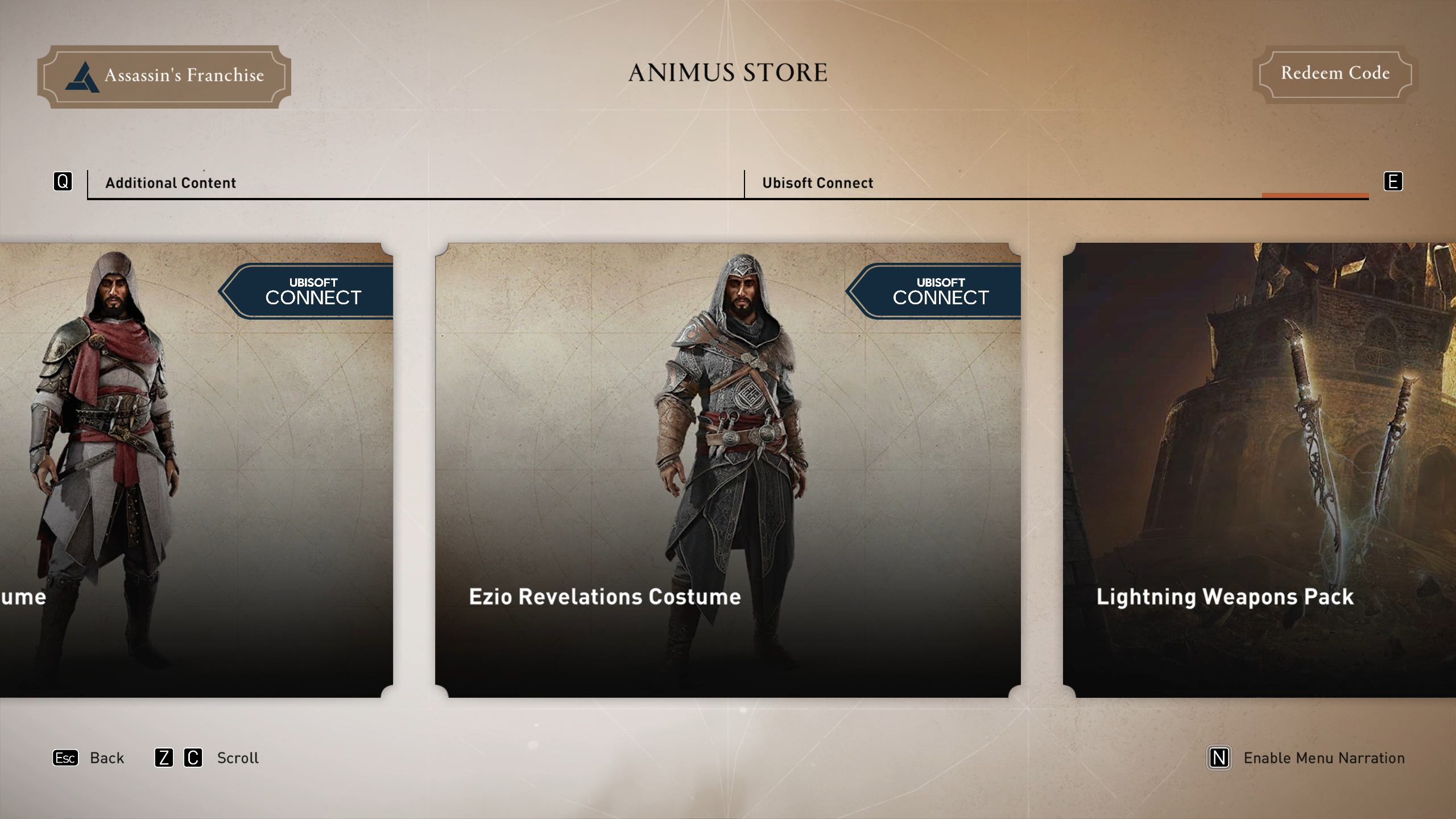Viewport: 1456px width, 819px height.
Task: Open the Redeem Code screen
Action: pos(1334,73)
